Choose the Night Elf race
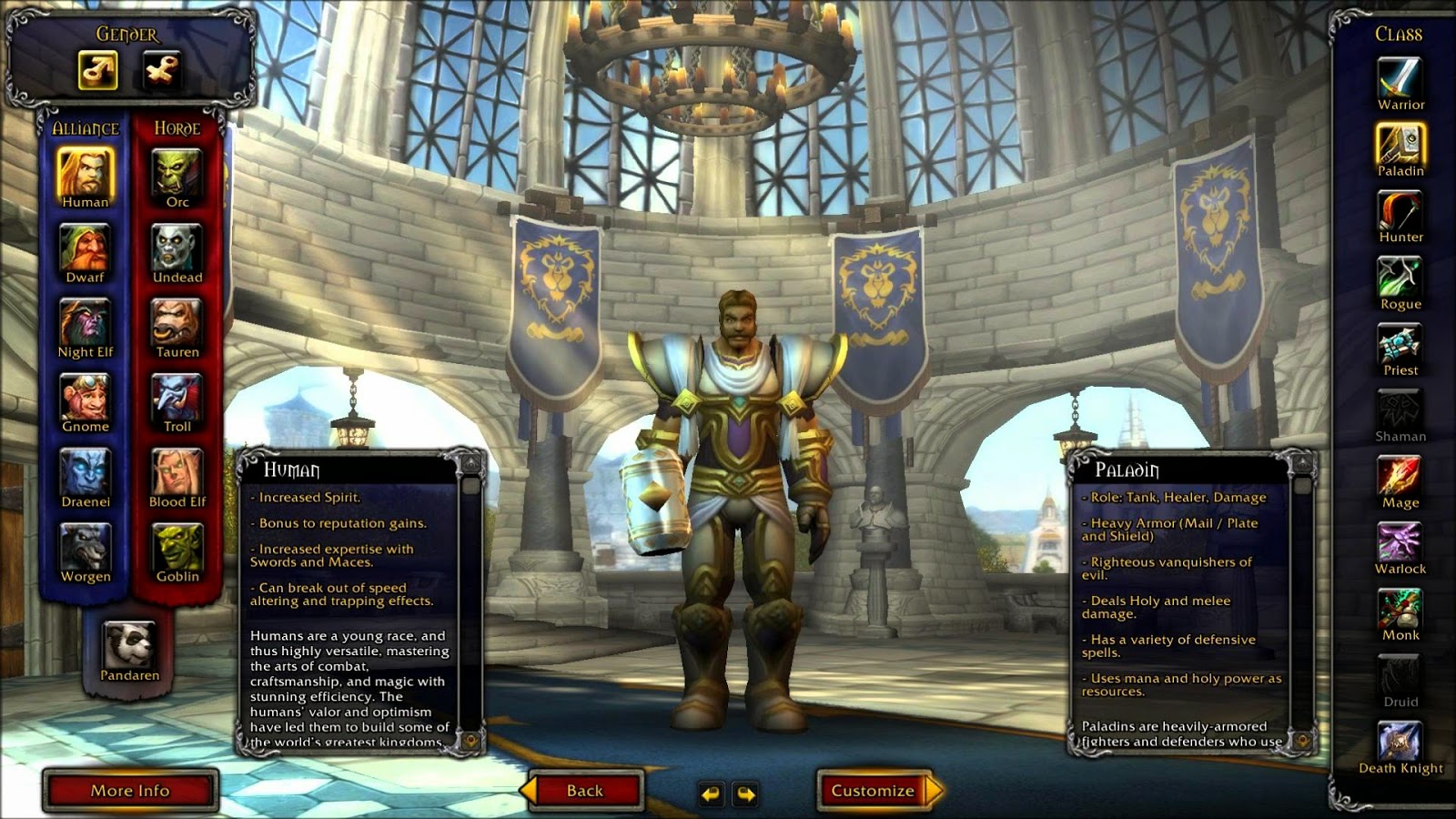 tap(86, 320)
